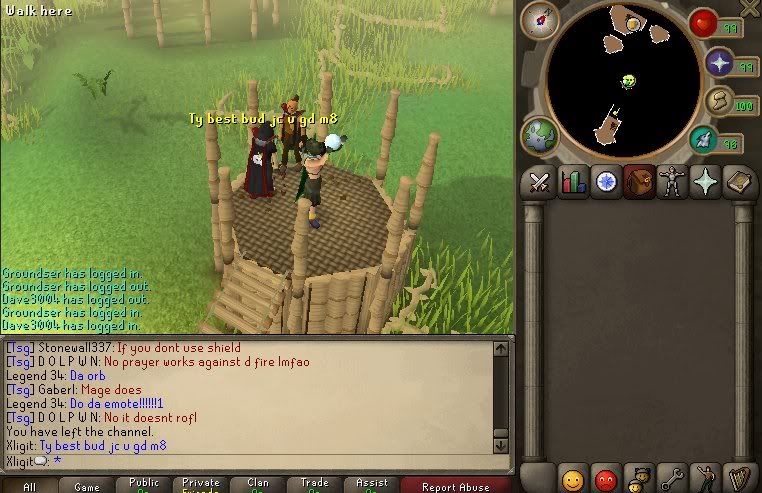This screenshot has height=493, width=762.
Task: Open the Magic spellbook tab
Action: click(738, 183)
